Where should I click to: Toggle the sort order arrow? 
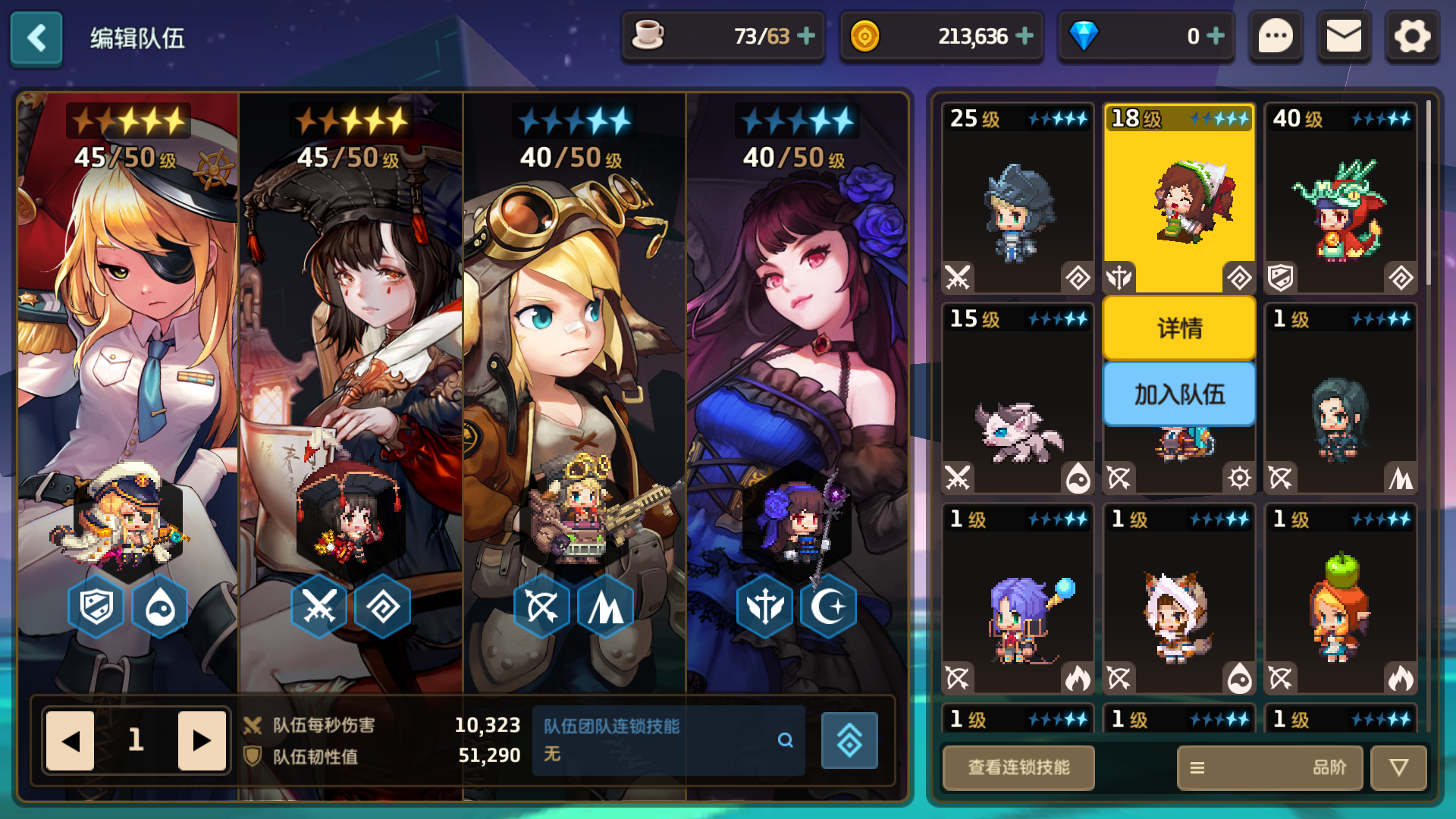pyautogui.click(x=1398, y=767)
